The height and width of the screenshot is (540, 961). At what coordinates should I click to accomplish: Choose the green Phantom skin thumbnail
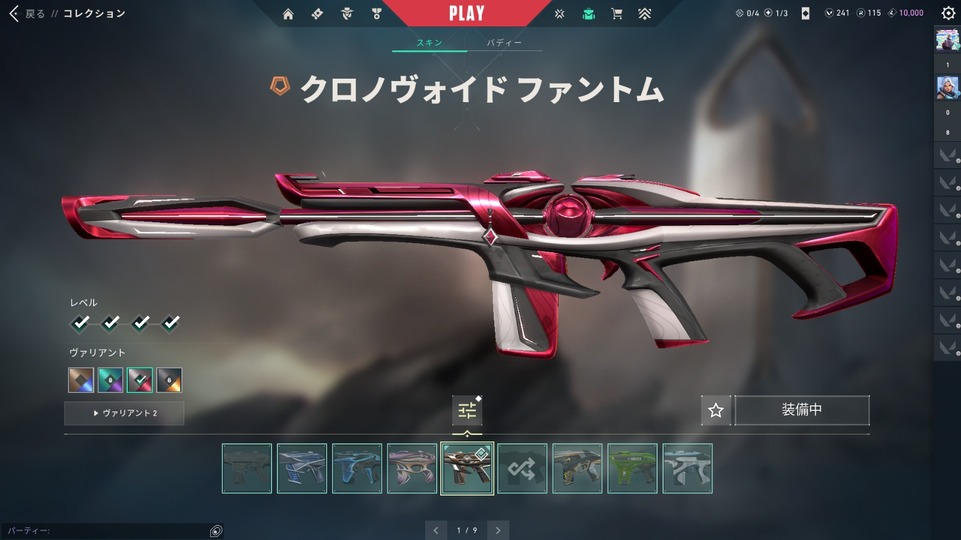click(632, 468)
